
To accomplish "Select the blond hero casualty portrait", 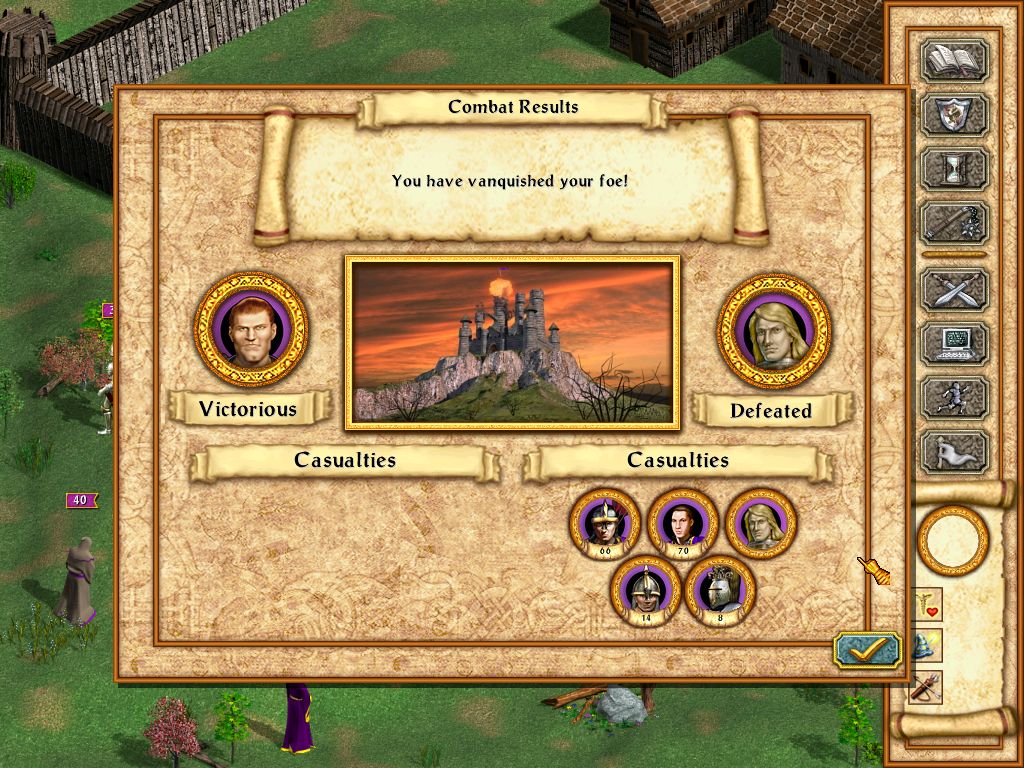I will (x=761, y=523).
